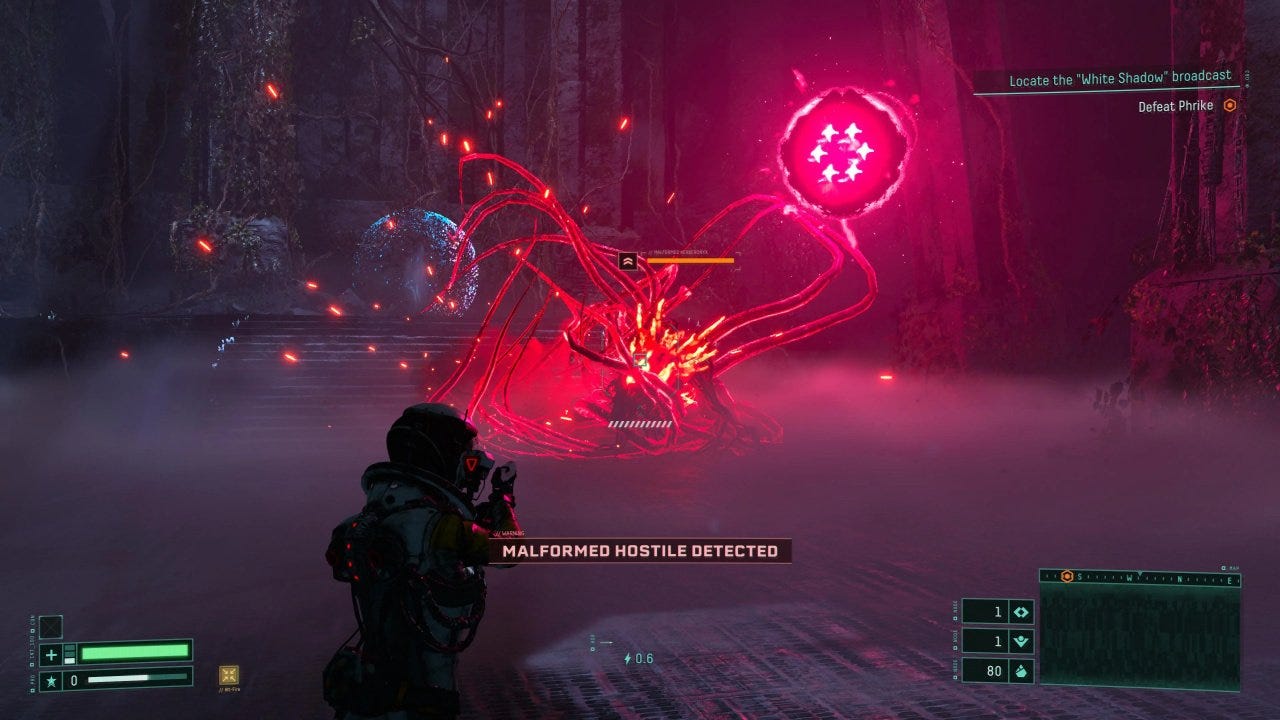Click the star proficiency icon
The width and height of the screenshot is (1280, 720).
click(x=51, y=680)
